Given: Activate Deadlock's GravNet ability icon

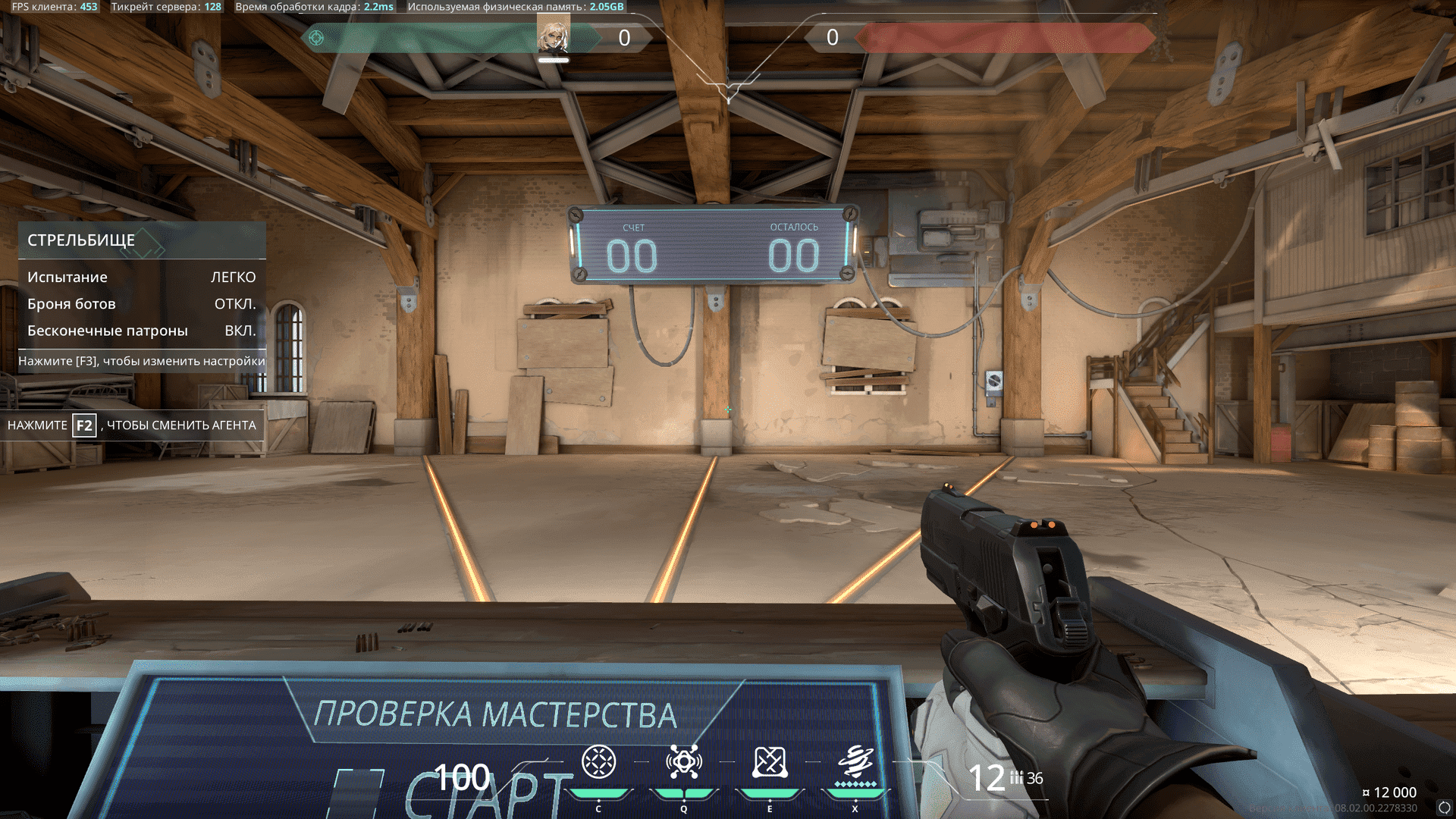Looking at the screenshot, I should 598,762.
